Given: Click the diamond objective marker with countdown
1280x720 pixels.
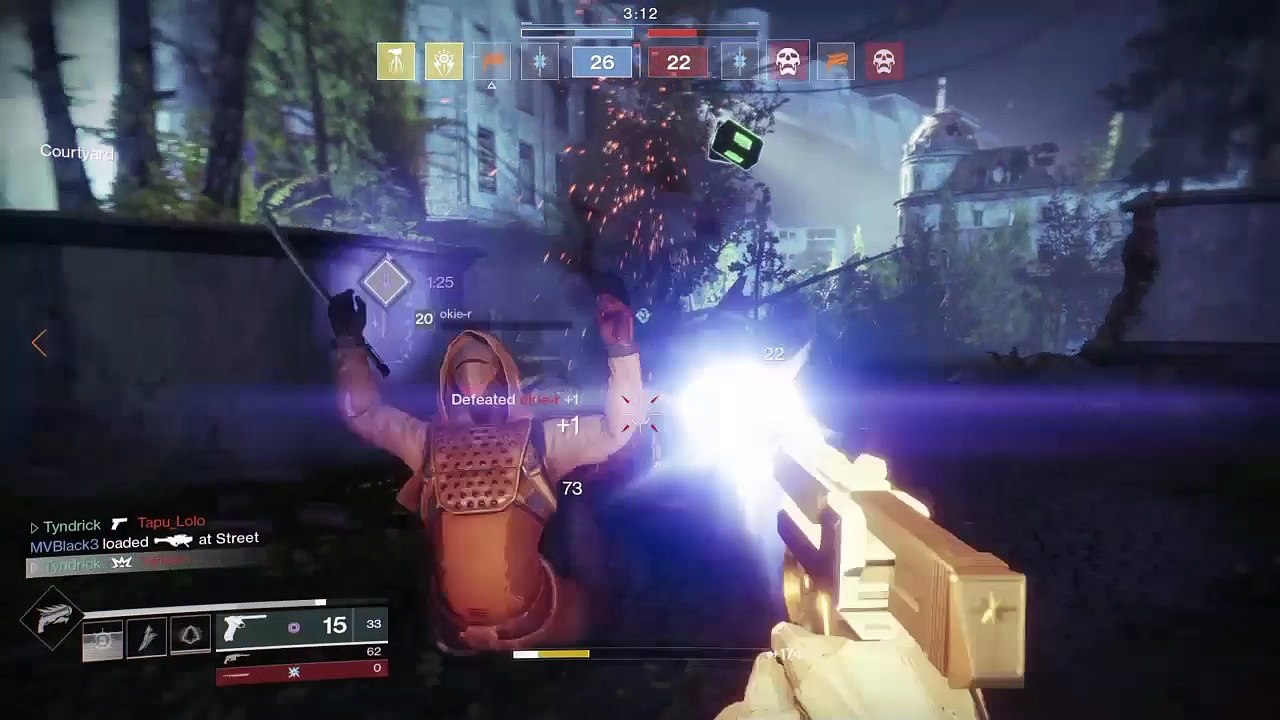Looking at the screenshot, I should (x=386, y=284).
